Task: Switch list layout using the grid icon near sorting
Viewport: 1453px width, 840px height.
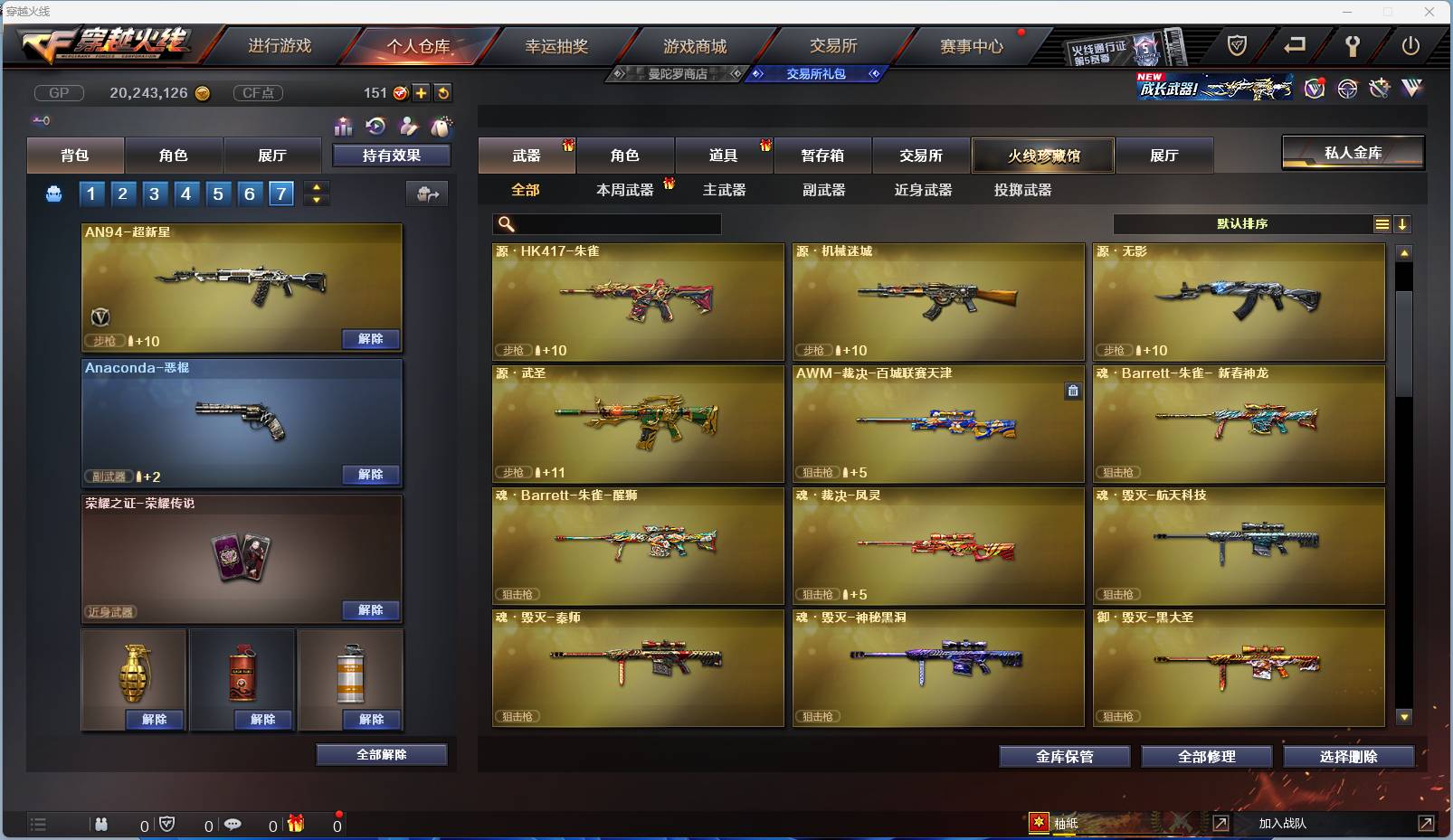Action: [x=1383, y=223]
